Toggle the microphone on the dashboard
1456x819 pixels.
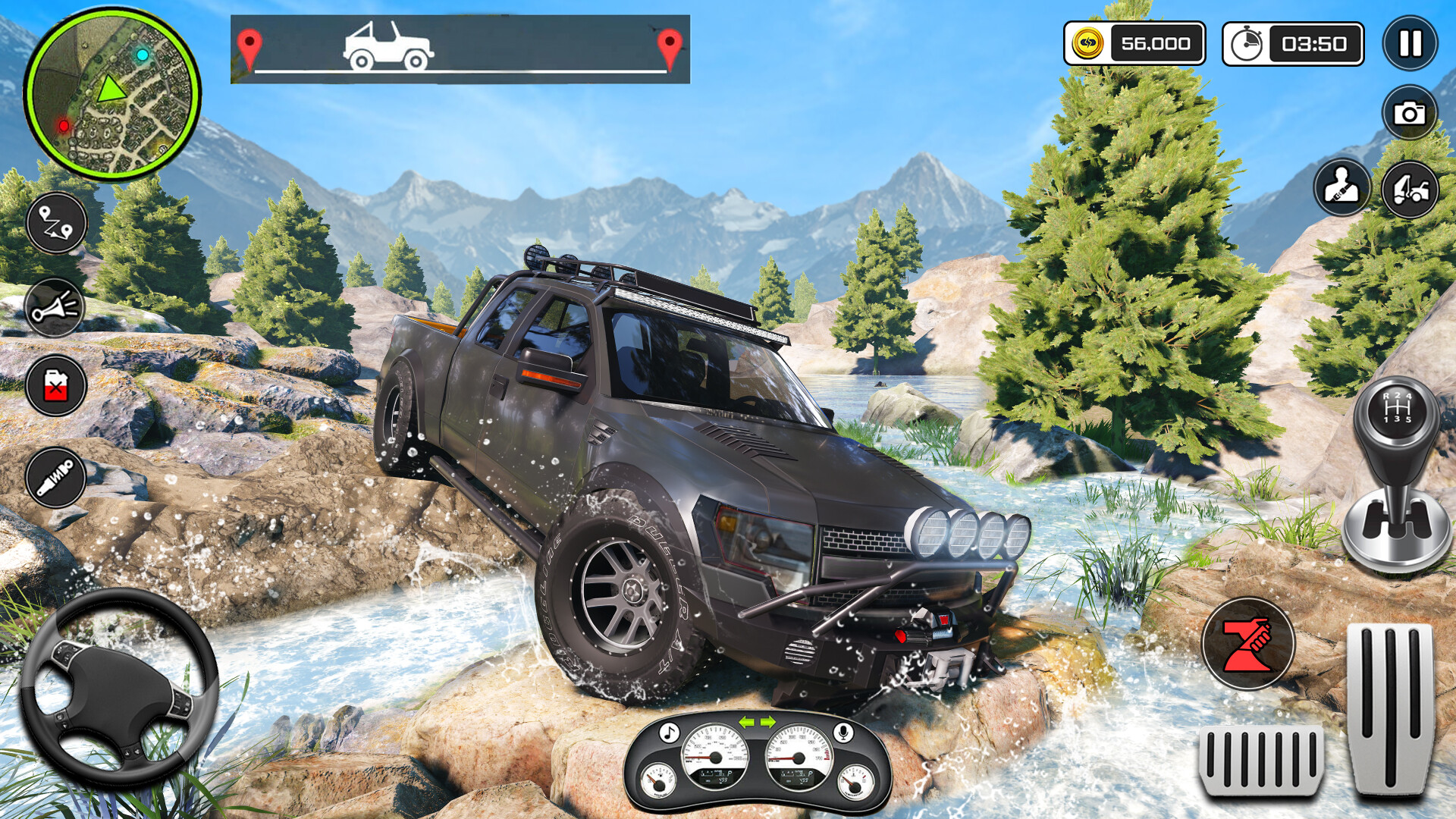(x=842, y=733)
